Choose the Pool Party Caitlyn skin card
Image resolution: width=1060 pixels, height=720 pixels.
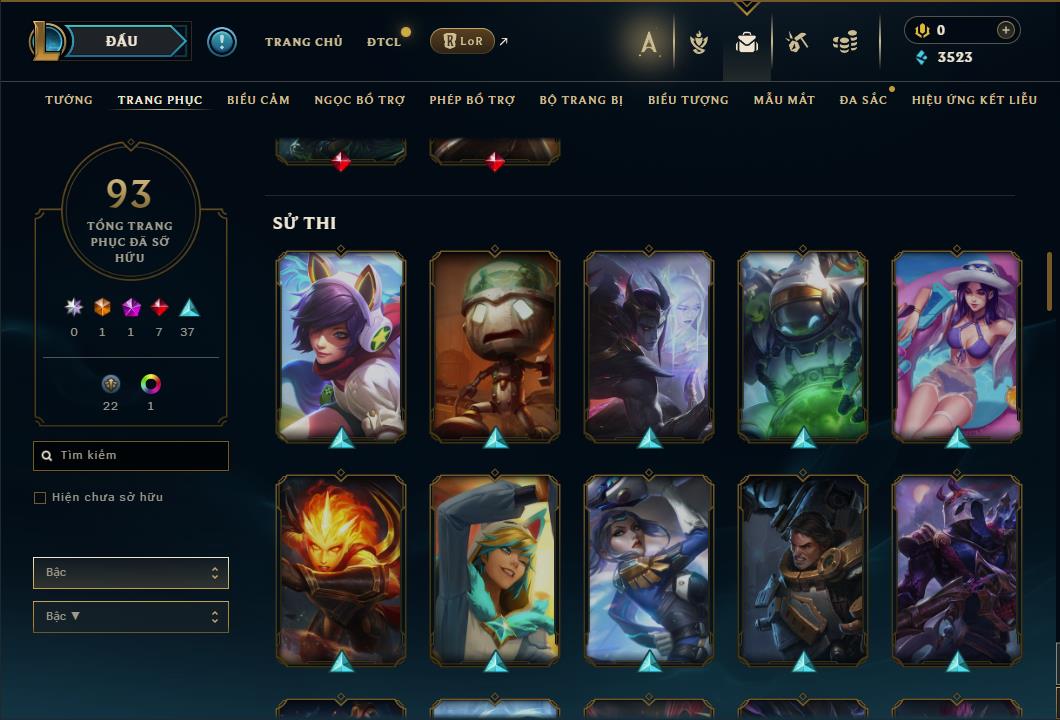coord(957,345)
